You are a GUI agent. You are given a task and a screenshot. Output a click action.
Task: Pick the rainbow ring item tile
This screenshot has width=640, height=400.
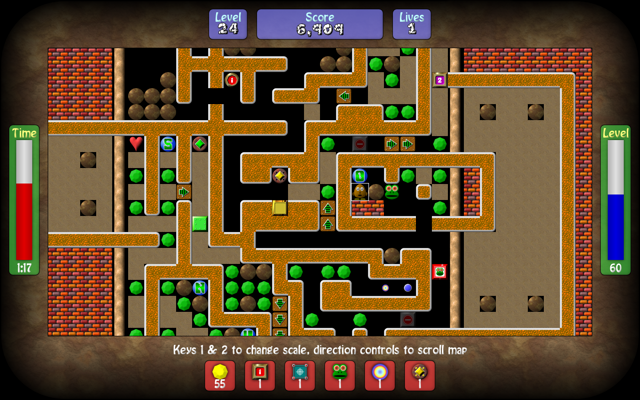tap(380, 375)
